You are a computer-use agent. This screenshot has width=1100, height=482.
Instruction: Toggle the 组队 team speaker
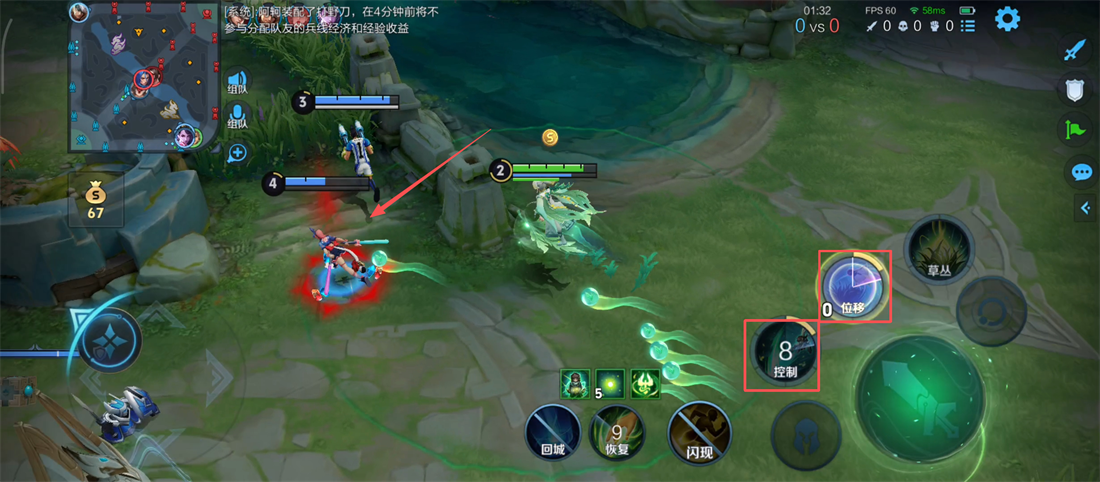[x=237, y=83]
